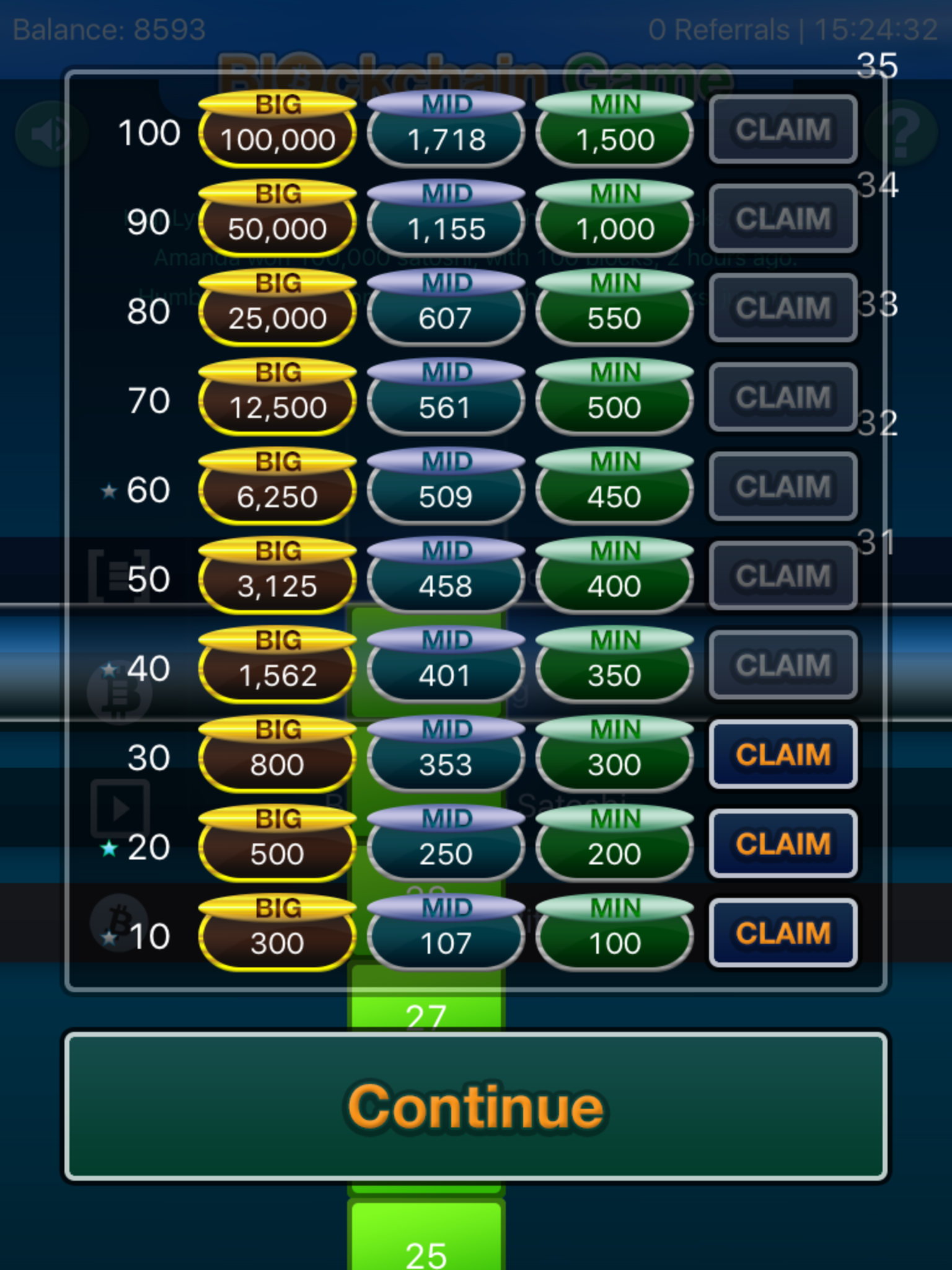Click the greyed CLAIM for 40 blocks

783,665
